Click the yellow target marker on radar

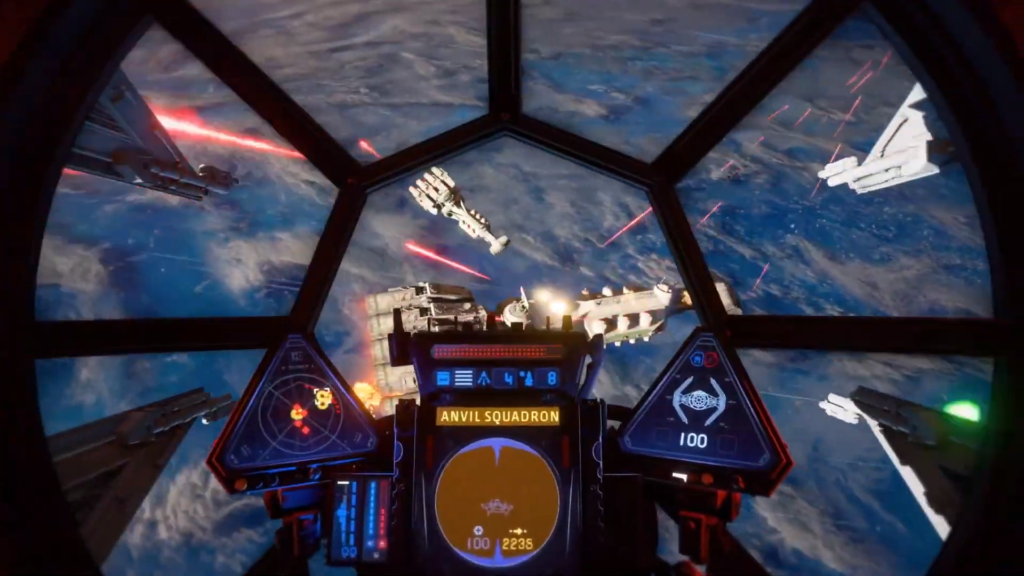coord(322,397)
